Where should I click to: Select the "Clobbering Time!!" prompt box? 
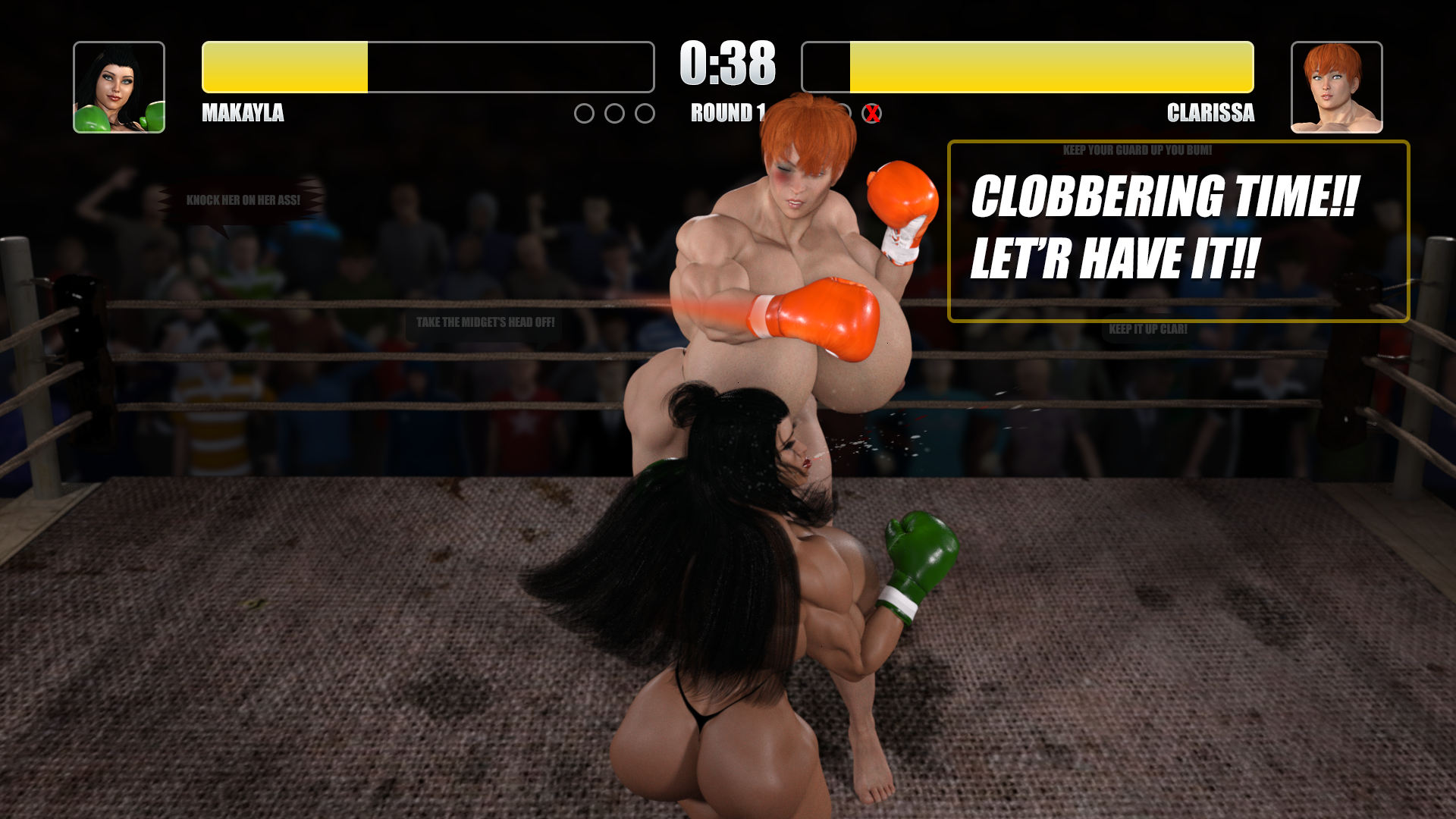[1178, 231]
